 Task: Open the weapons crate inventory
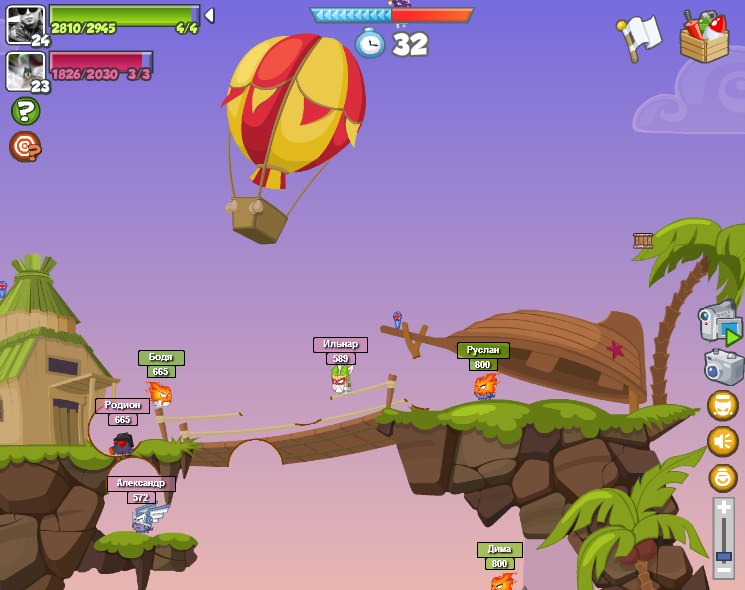click(x=704, y=38)
